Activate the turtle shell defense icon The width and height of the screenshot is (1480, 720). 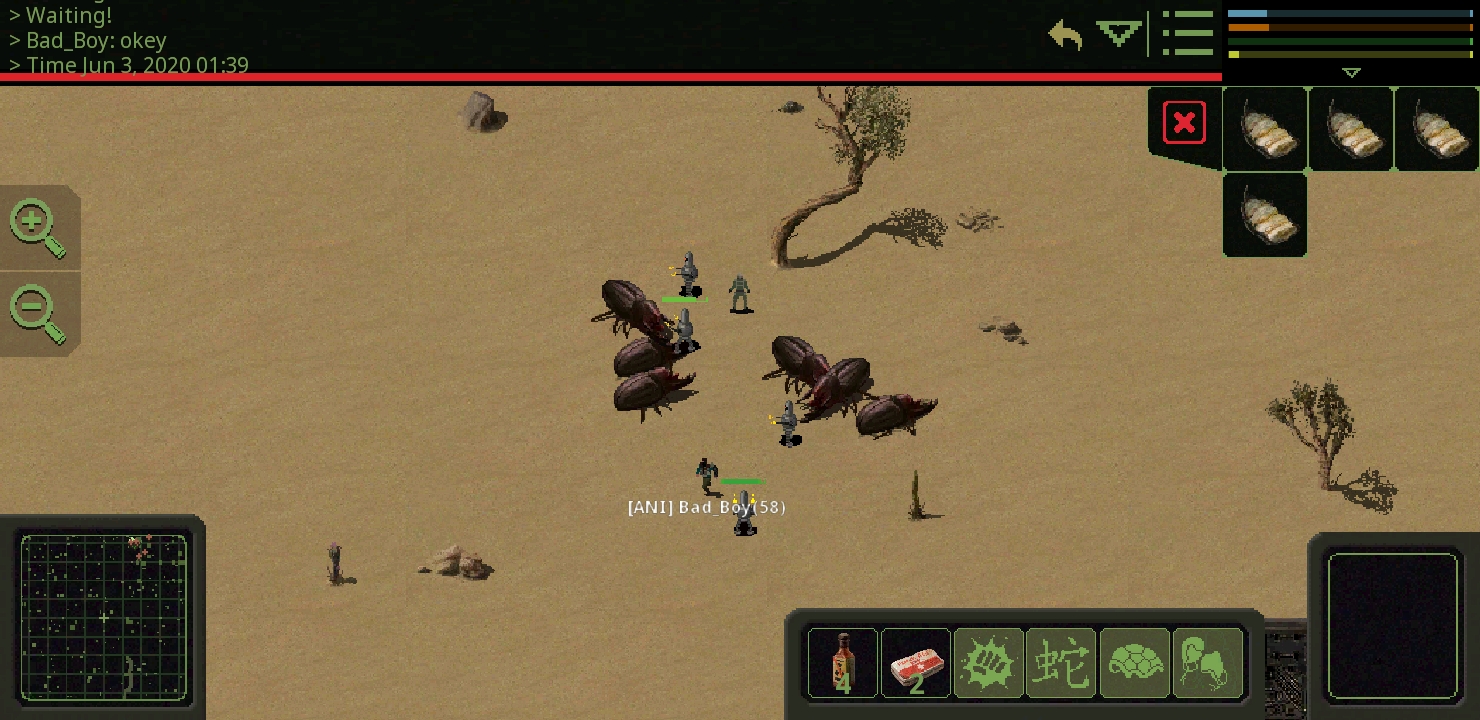1134,663
